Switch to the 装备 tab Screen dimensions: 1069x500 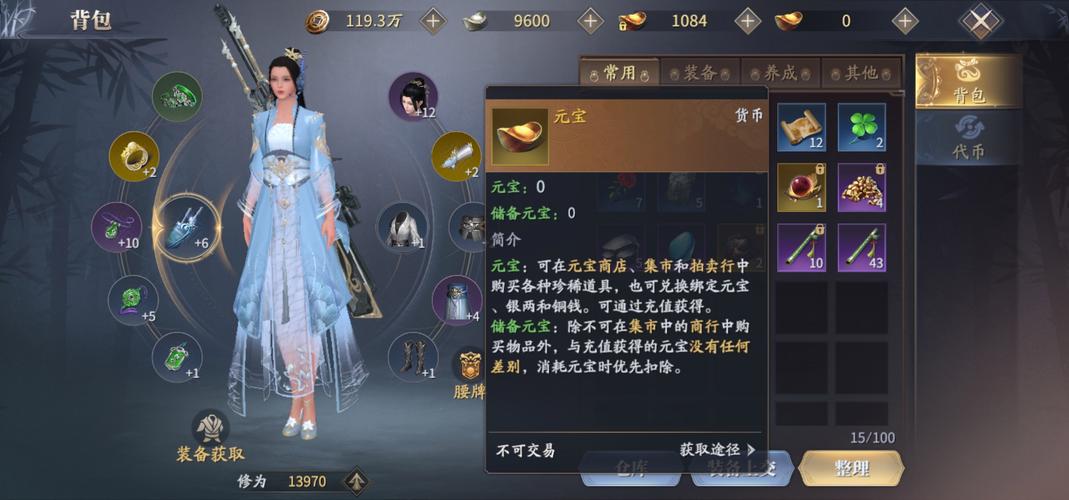coord(700,72)
